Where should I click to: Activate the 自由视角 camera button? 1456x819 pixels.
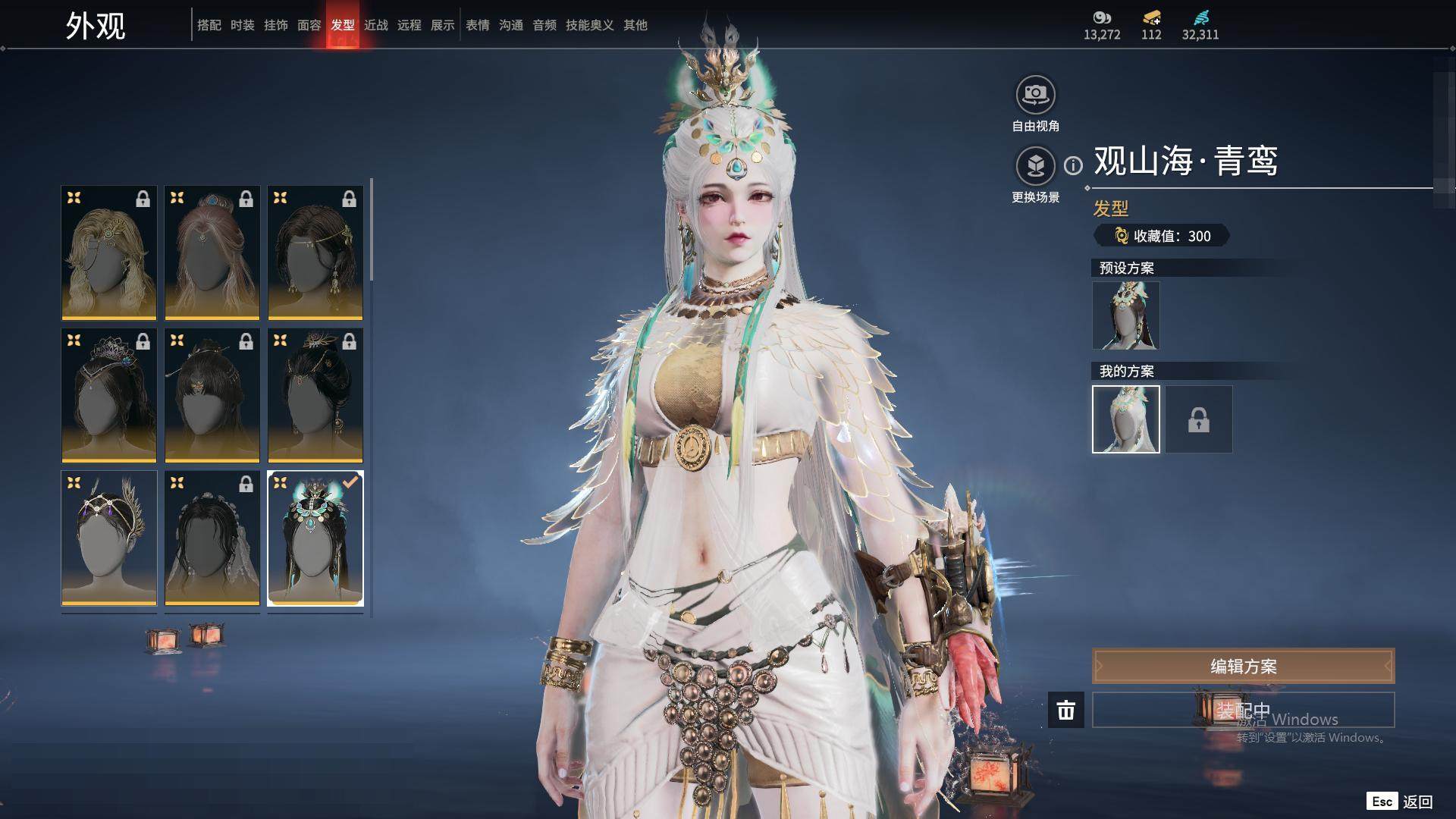tap(1035, 95)
